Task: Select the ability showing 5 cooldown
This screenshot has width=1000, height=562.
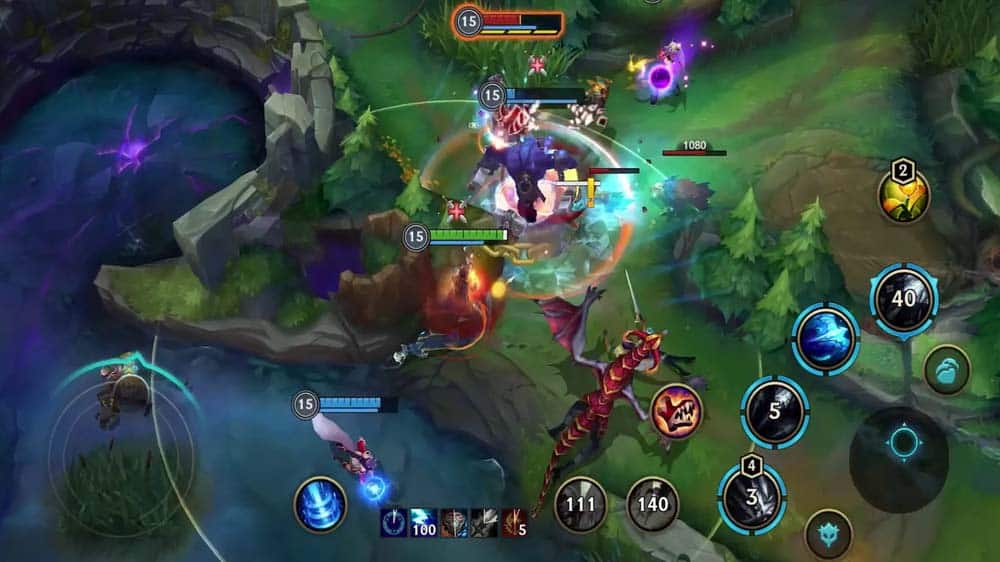Action: [x=774, y=411]
